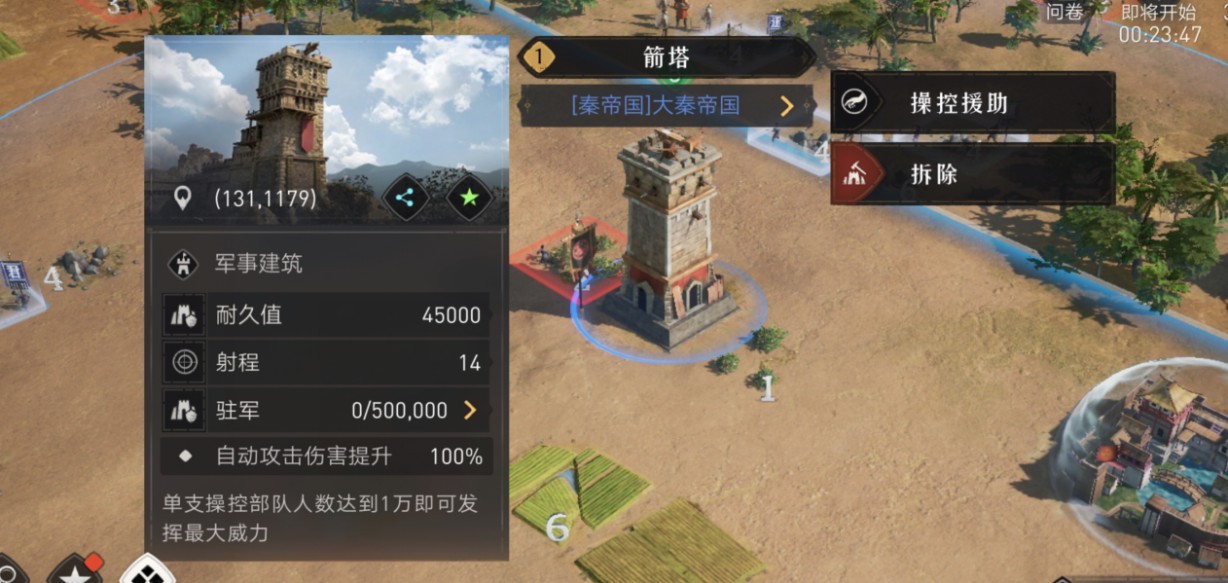This screenshot has width=1228, height=583.
Task: Expand the 驻军 garrison row arrow
Action: coord(469,410)
